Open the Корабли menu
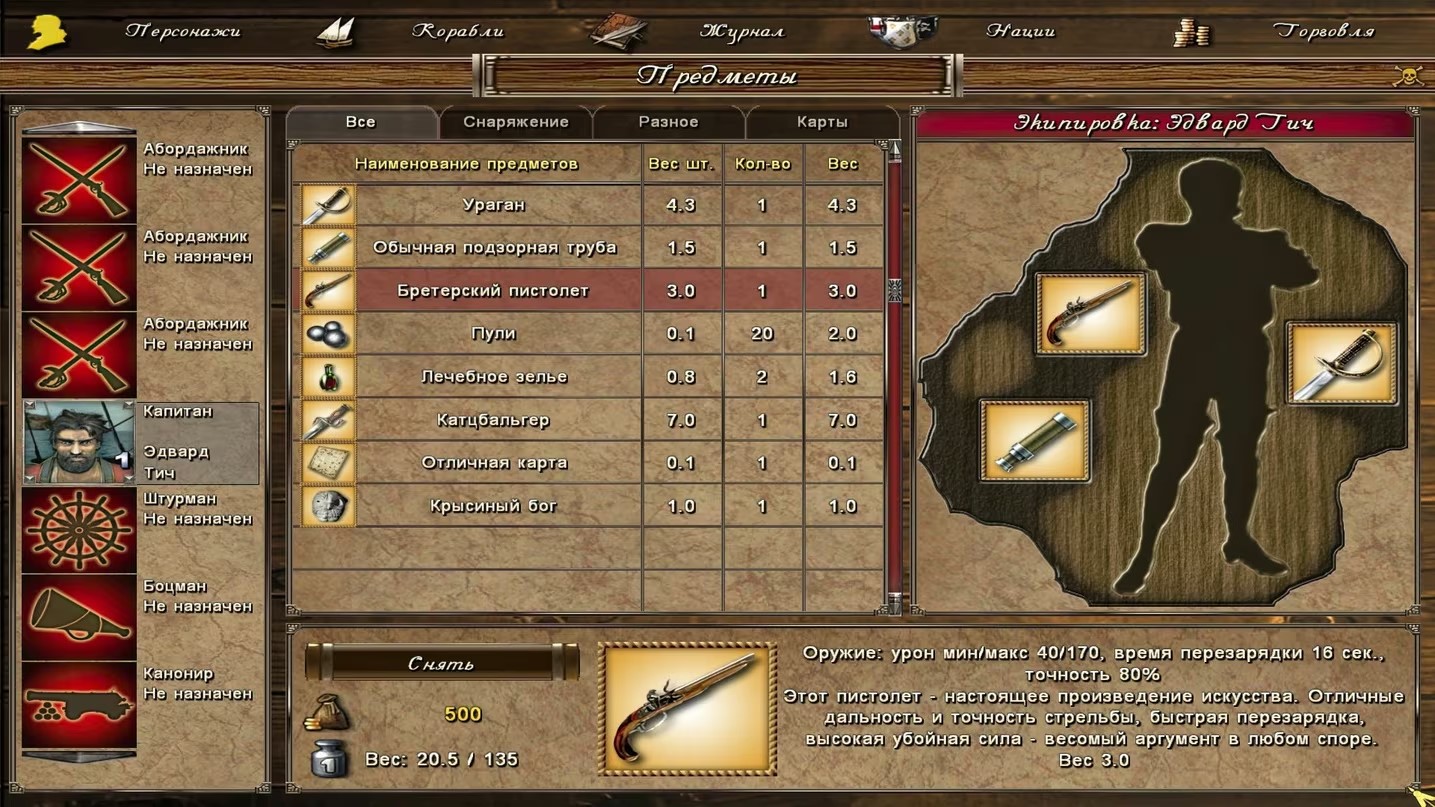 click(x=457, y=31)
